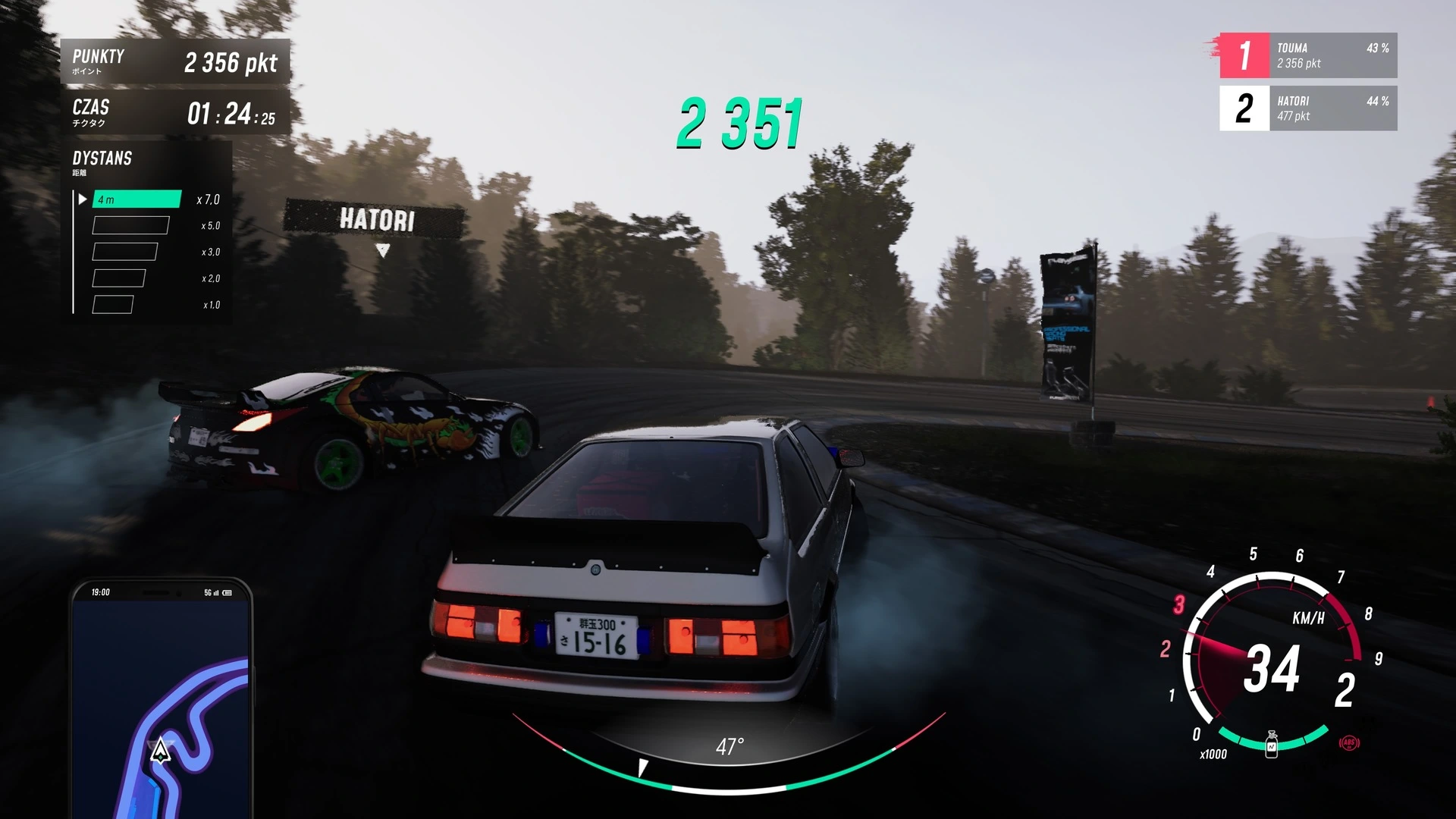Select the 5G signal icon on the phone
1456x819 pixels.
206,592
